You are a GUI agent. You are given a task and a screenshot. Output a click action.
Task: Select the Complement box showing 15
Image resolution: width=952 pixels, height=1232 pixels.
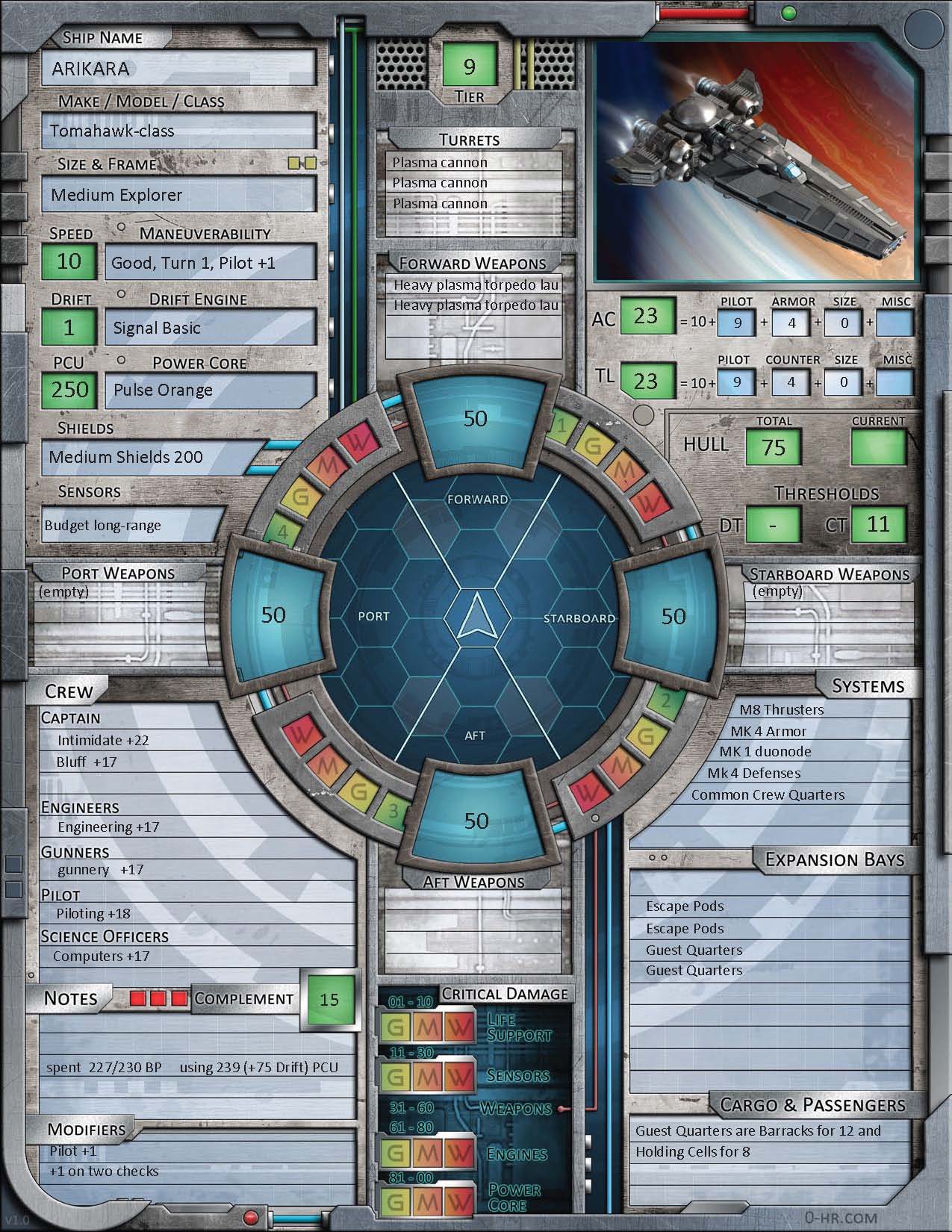(329, 1000)
